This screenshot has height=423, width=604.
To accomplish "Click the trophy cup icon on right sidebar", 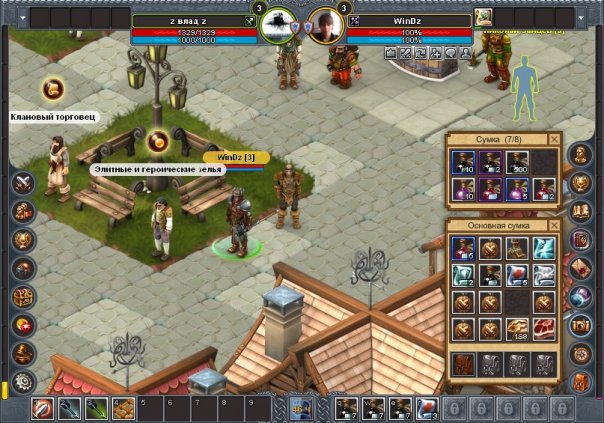I will [582, 183].
